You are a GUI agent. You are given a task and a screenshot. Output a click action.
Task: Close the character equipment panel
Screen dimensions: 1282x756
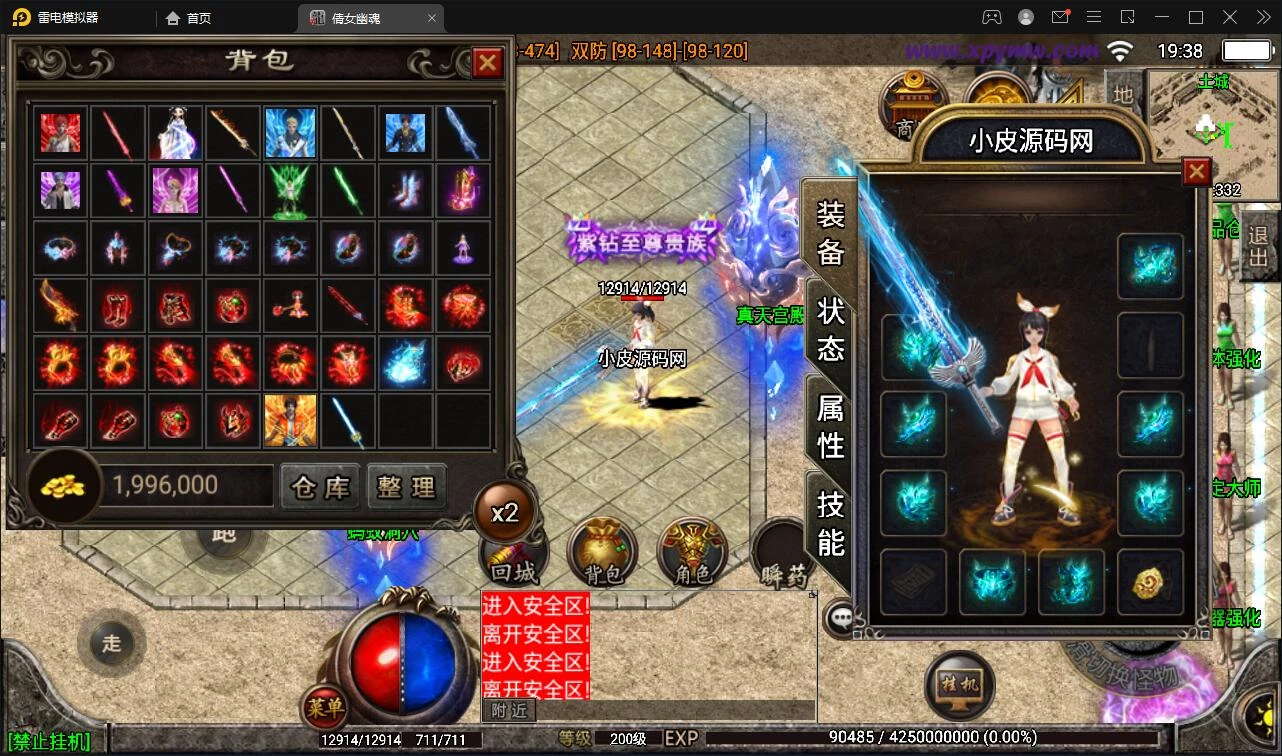coord(1196,173)
